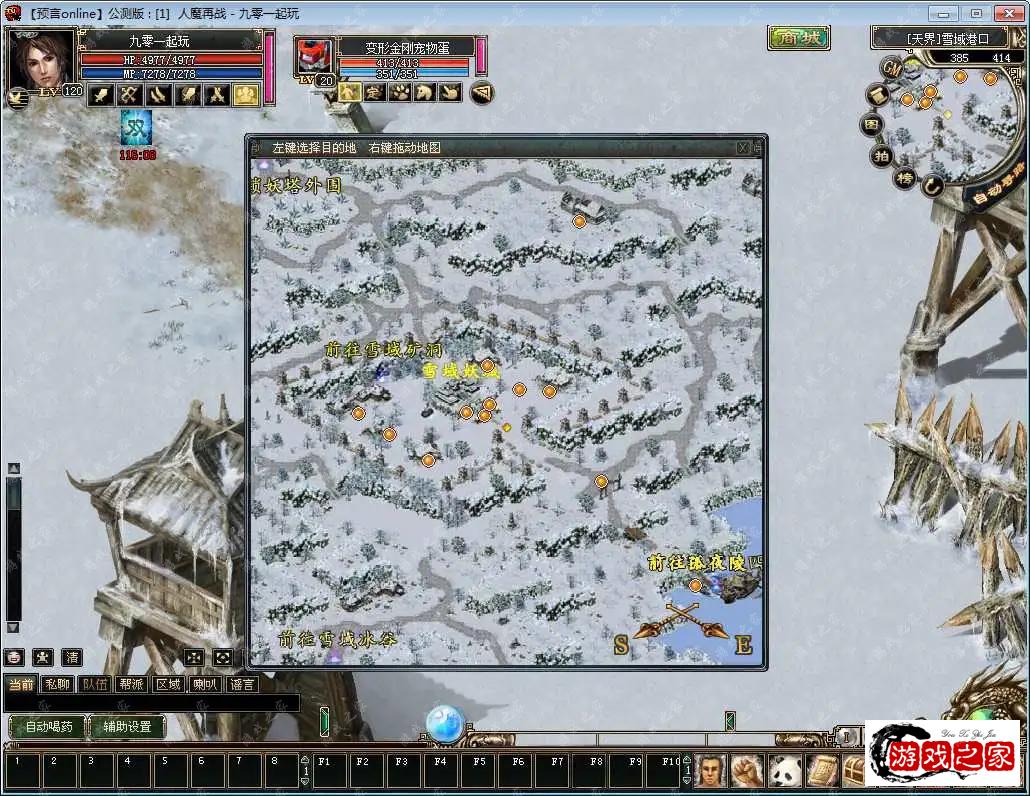Click the fist icon in the bottom bar
This screenshot has height=796, width=1030.
pos(747,770)
